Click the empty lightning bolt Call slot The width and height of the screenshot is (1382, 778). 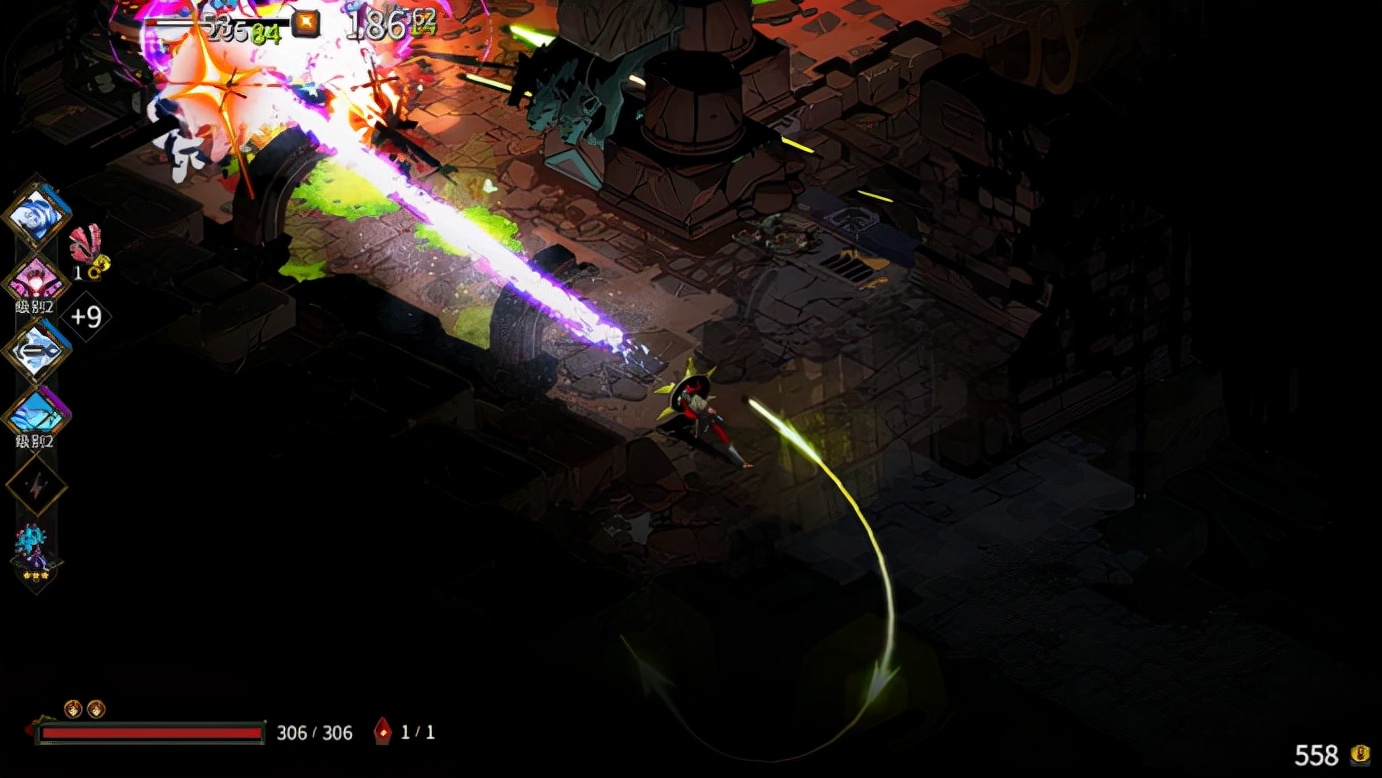[37, 485]
